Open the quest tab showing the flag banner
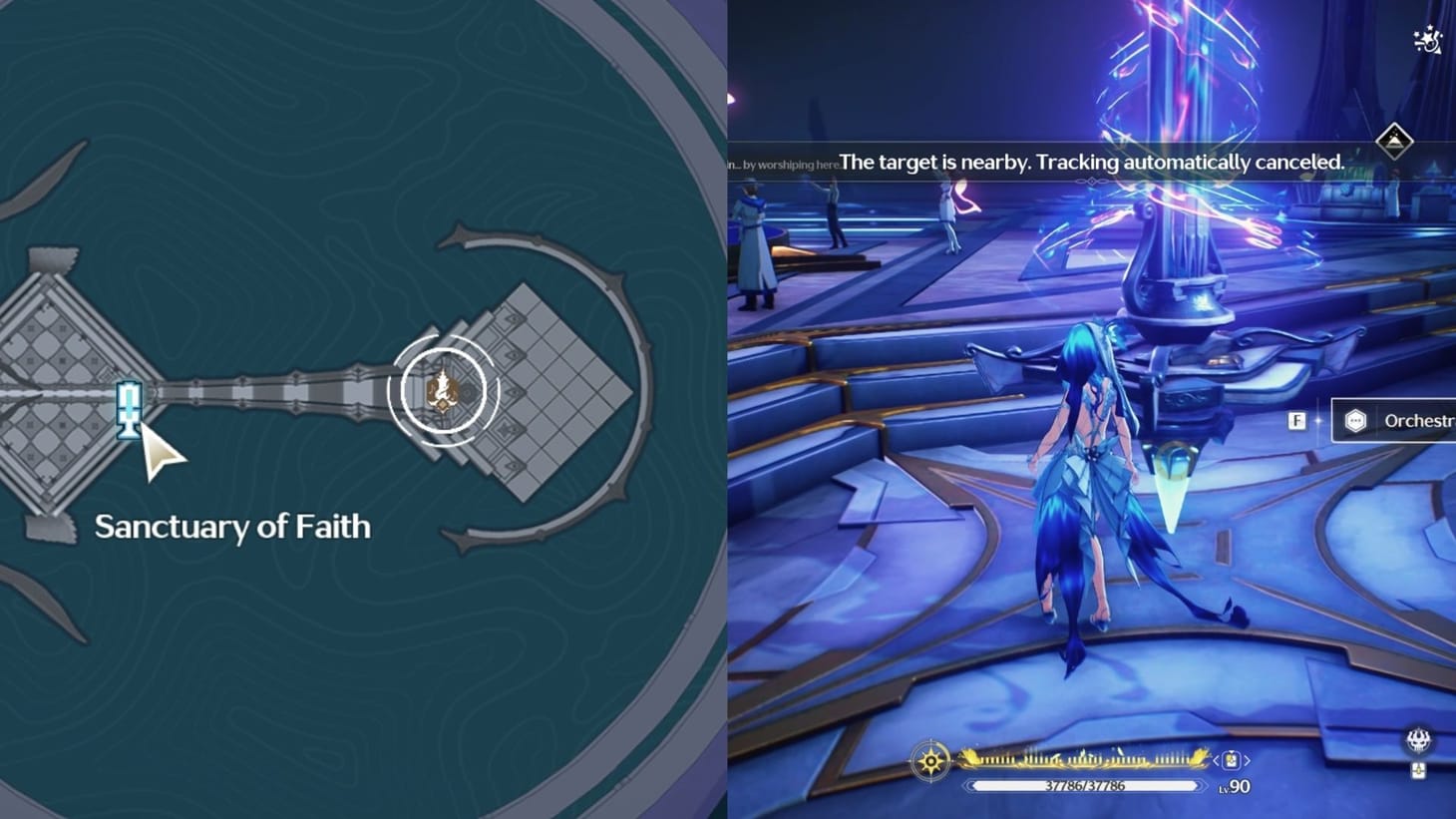This screenshot has height=819, width=1456. pos(1393,139)
